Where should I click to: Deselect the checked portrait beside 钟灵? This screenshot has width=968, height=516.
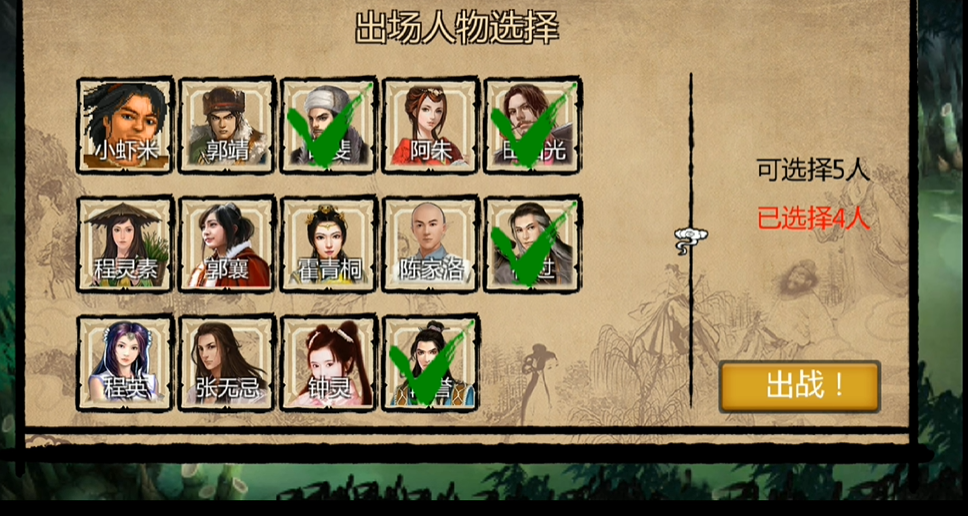point(431,362)
